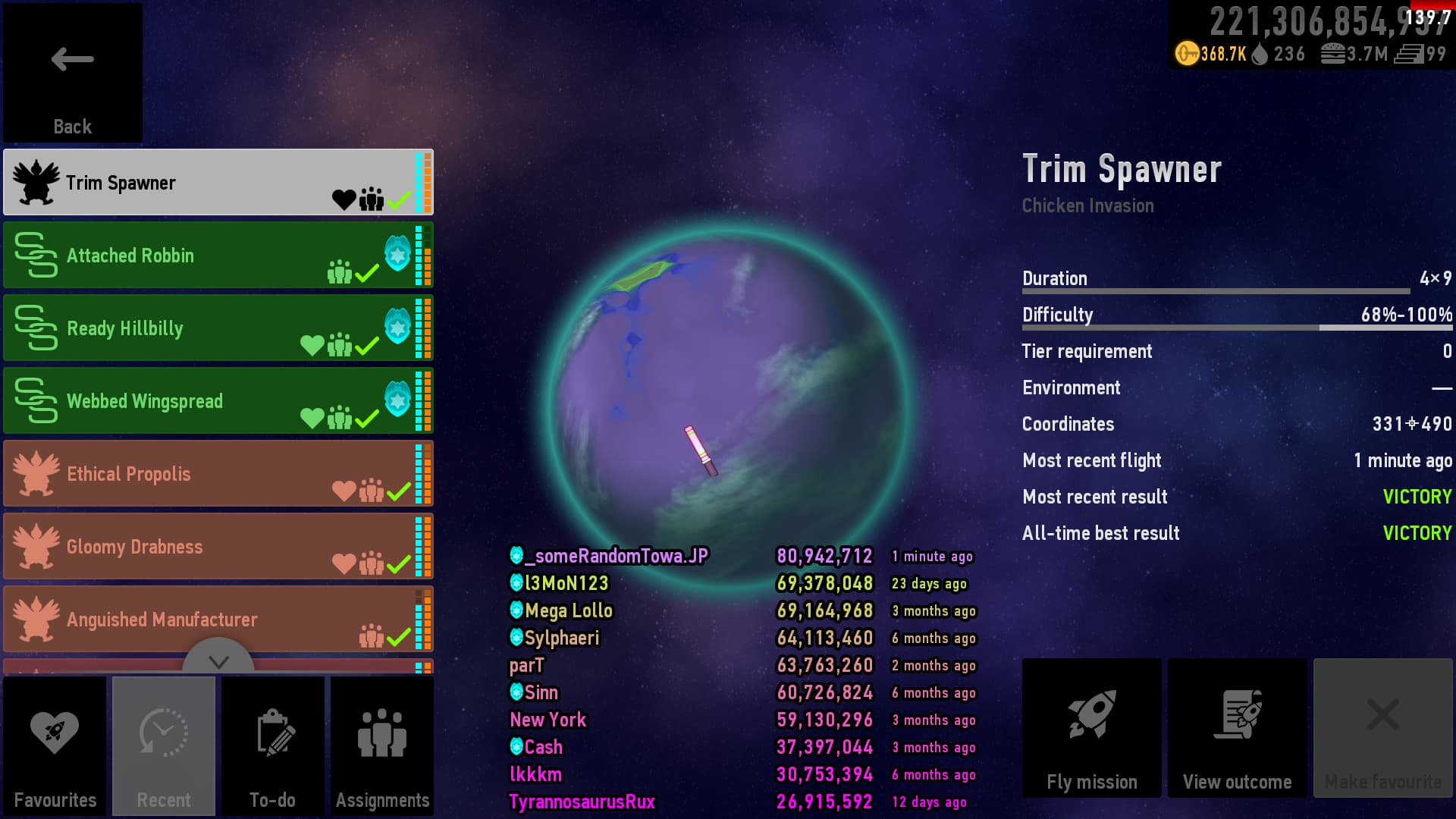
Task: Click the Make favourite button
Action: (x=1382, y=728)
